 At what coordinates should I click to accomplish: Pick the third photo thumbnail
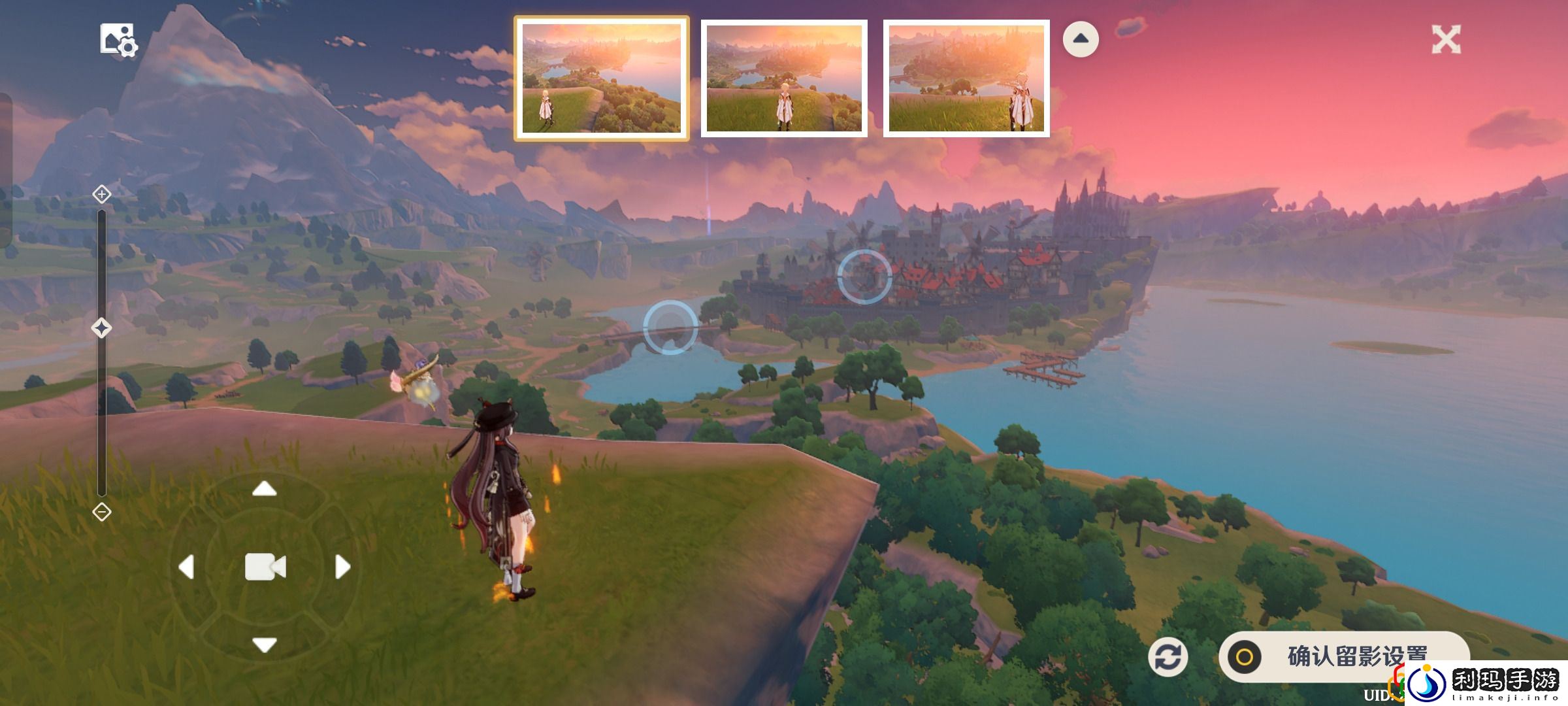[966, 78]
